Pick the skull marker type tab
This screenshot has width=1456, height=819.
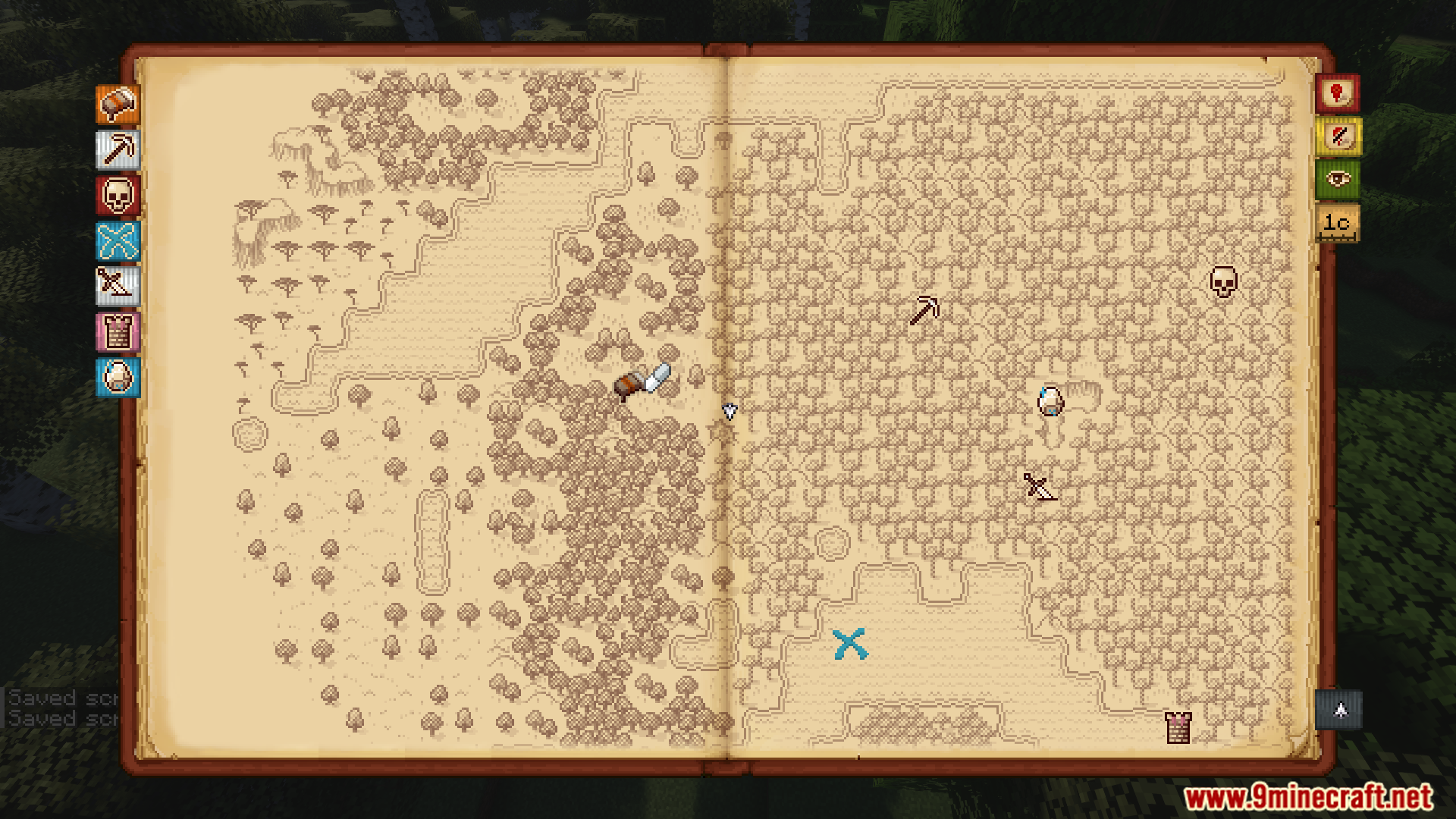(118, 195)
